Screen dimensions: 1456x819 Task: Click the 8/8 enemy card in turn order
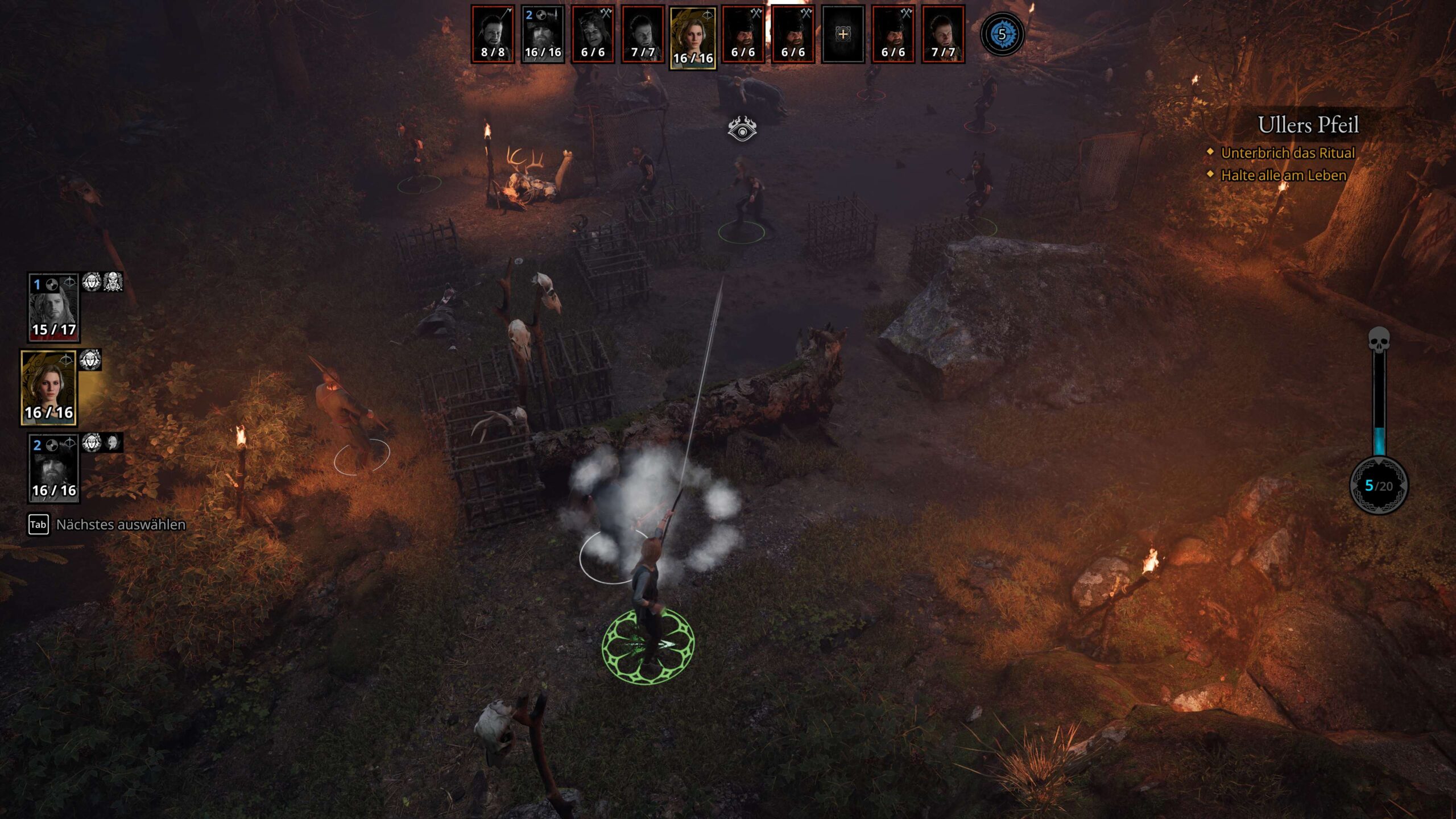pos(493,34)
